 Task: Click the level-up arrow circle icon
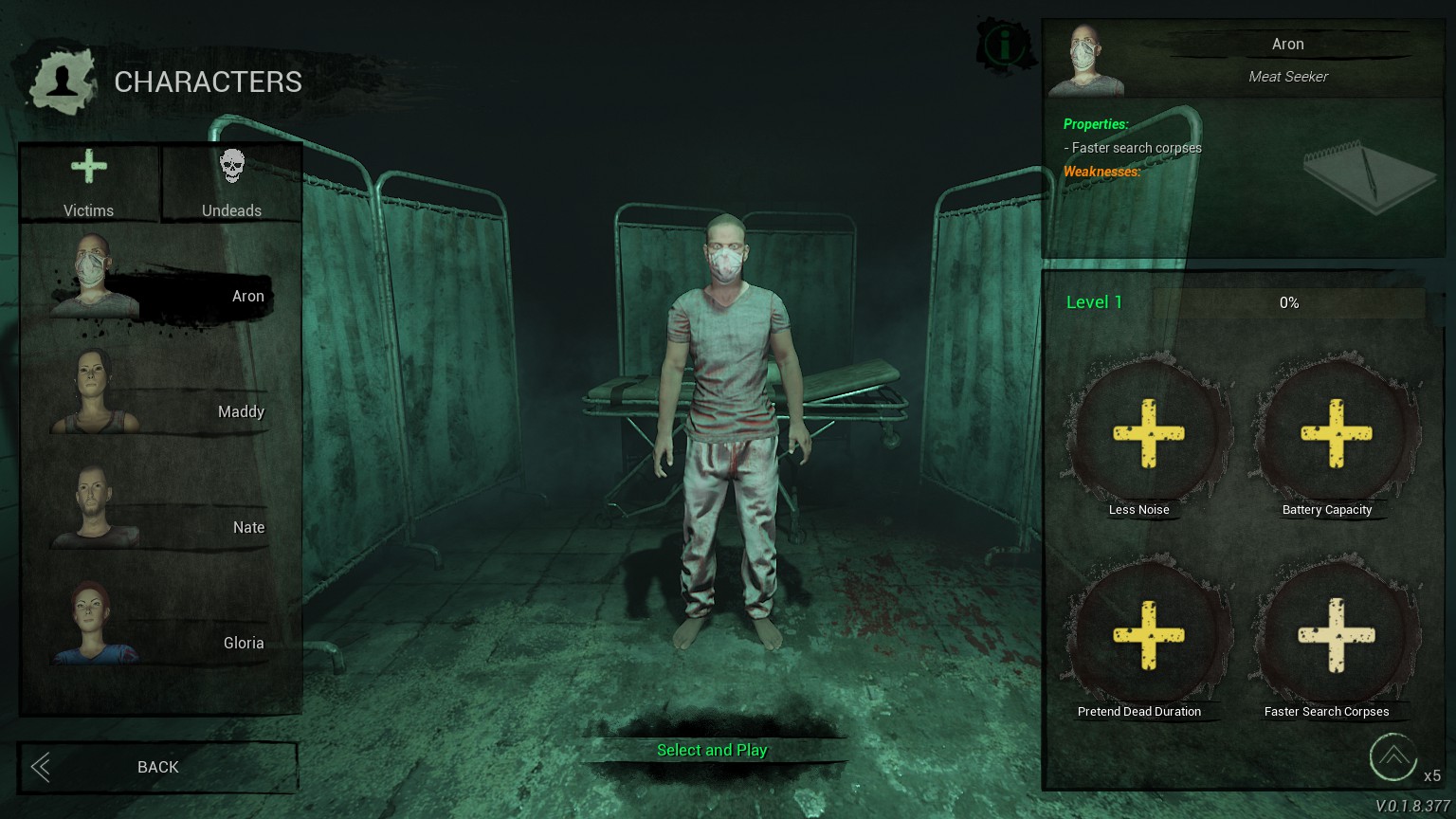tap(1392, 756)
